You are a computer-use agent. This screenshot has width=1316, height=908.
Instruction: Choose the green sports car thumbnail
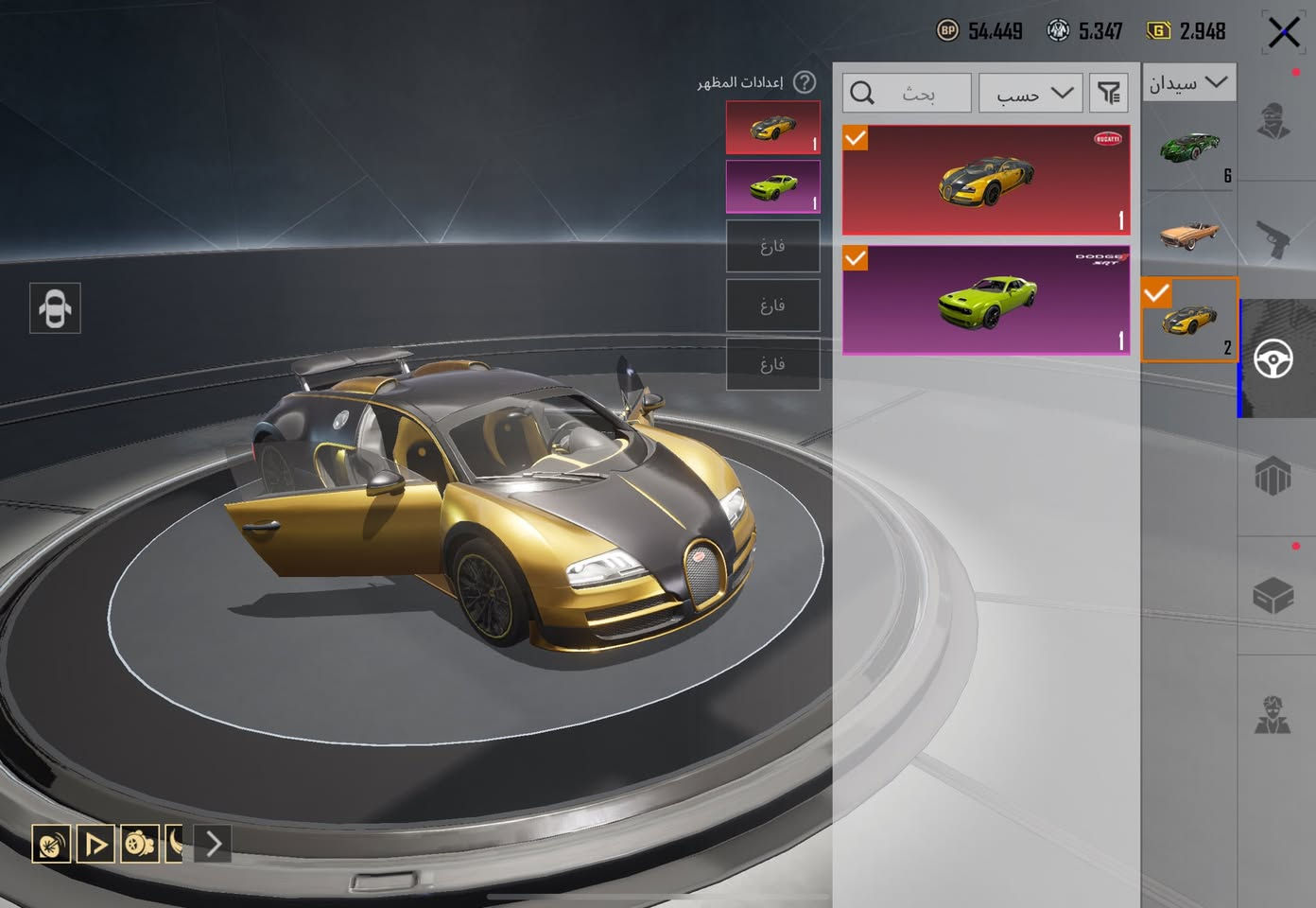[x=1188, y=148]
